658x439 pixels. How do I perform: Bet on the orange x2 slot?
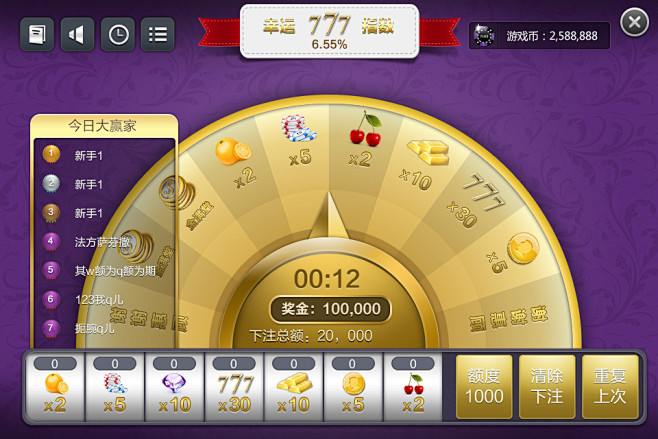(x=55, y=387)
